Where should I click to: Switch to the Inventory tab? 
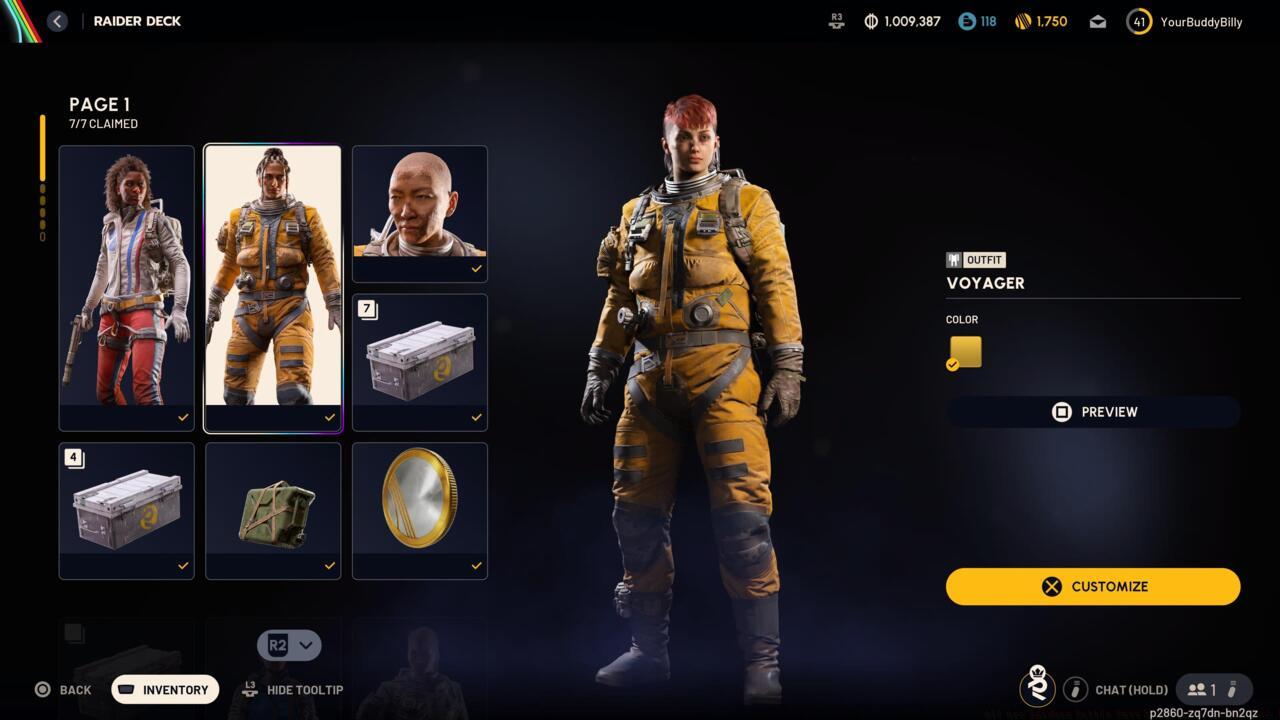164,689
